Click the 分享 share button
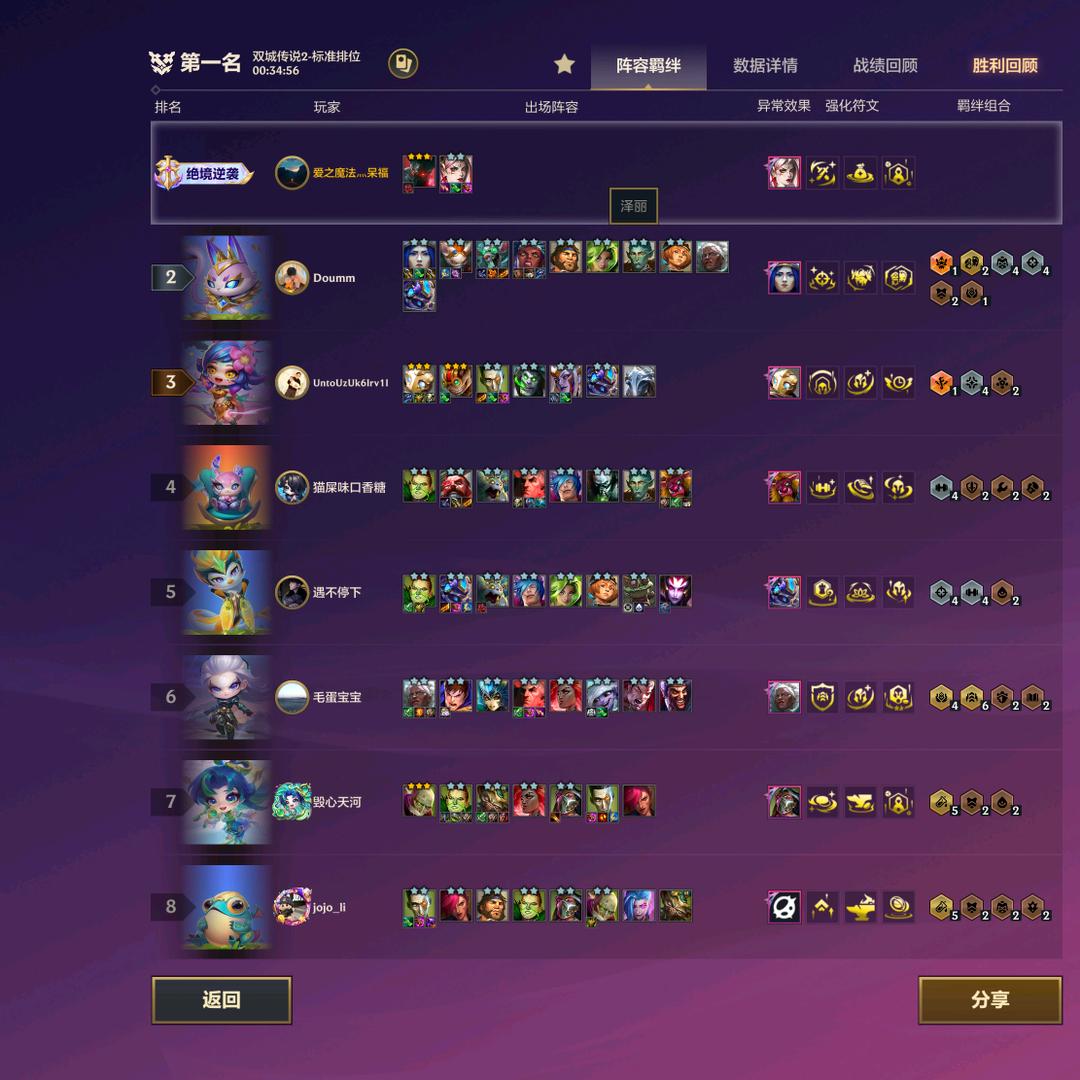This screenshot has width=1080, height=1080. 989,1000
